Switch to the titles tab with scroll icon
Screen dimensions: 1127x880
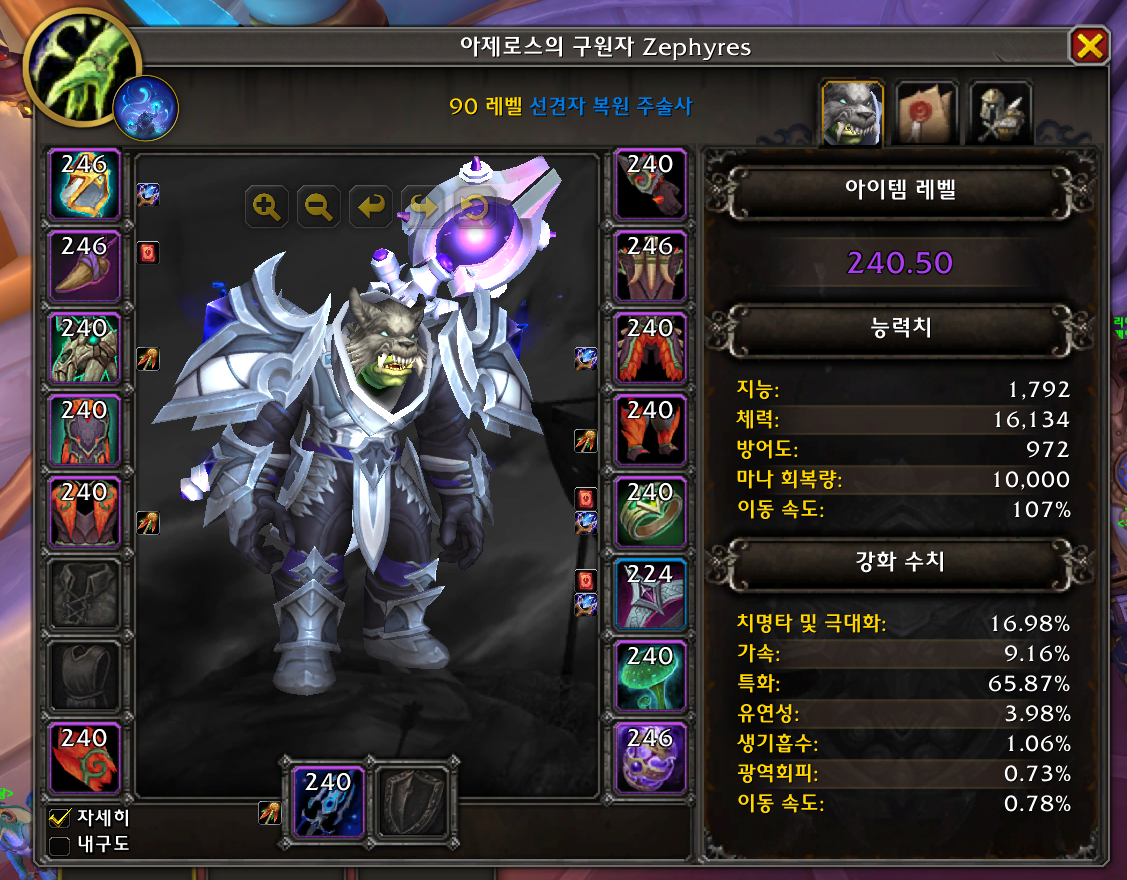[x=926, y=113]
